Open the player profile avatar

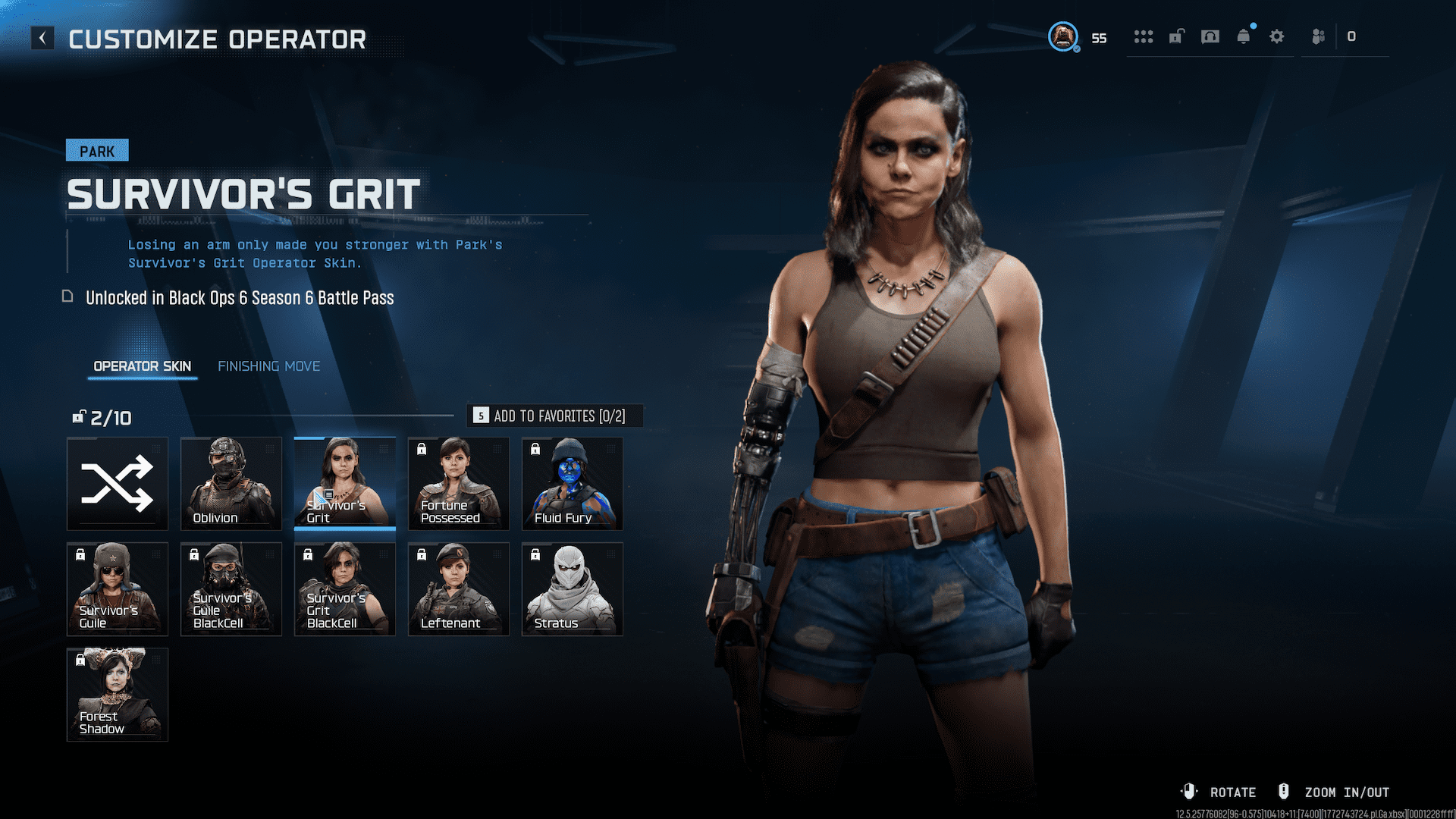coord(1063,36)
